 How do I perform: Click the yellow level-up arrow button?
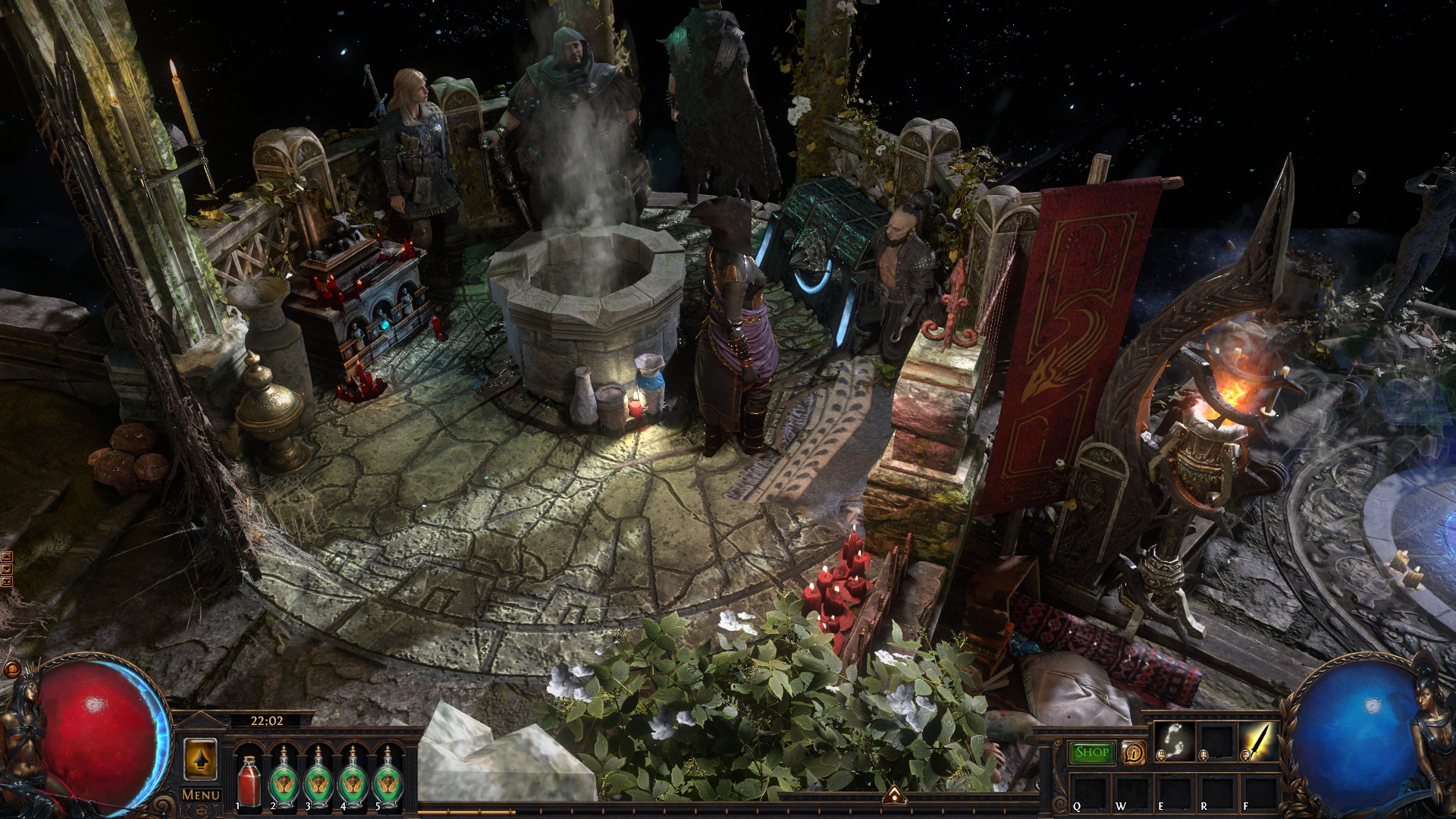(x=200, y=758)
